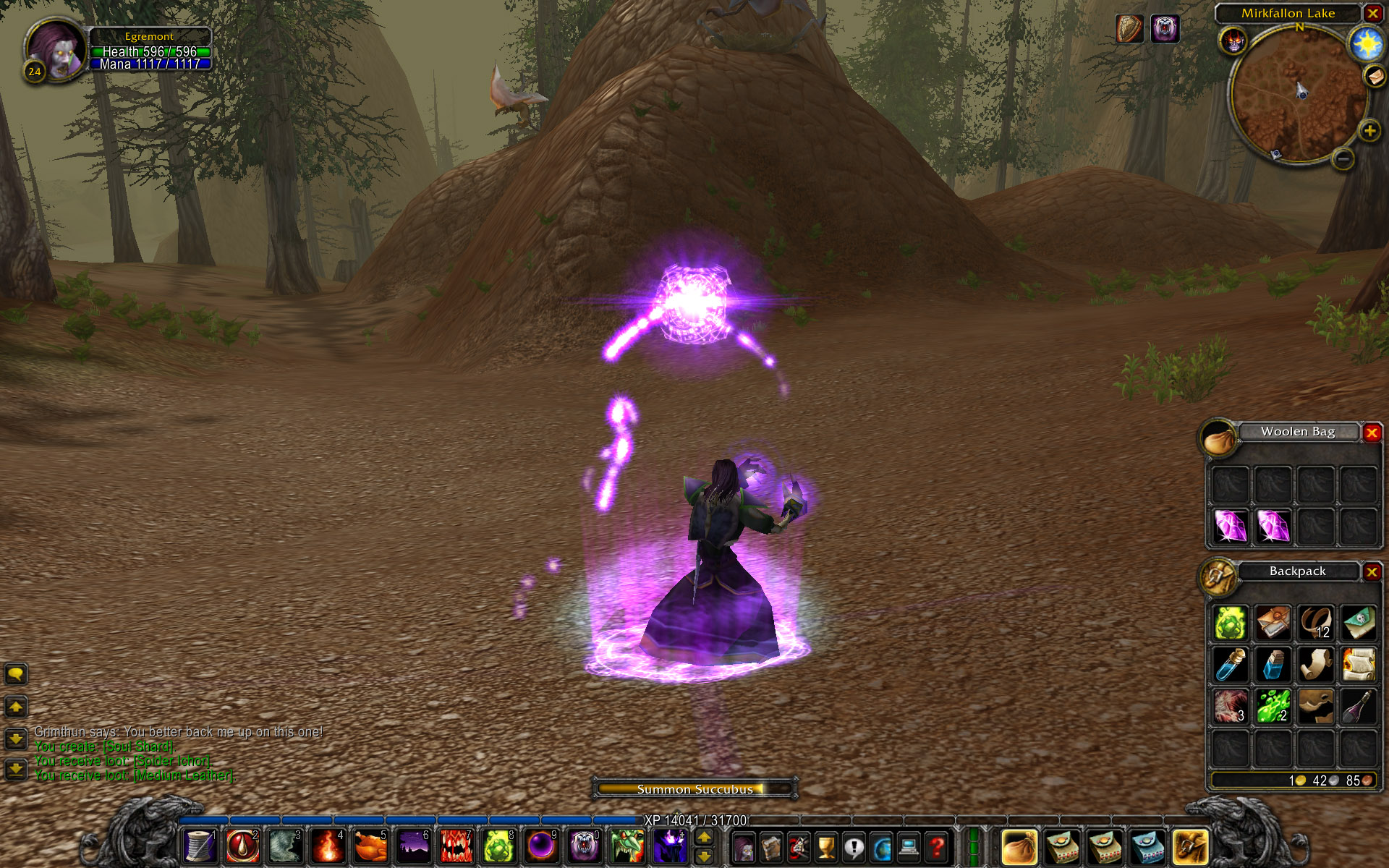Click the Egremont player portrait

[x=56, y=48]
